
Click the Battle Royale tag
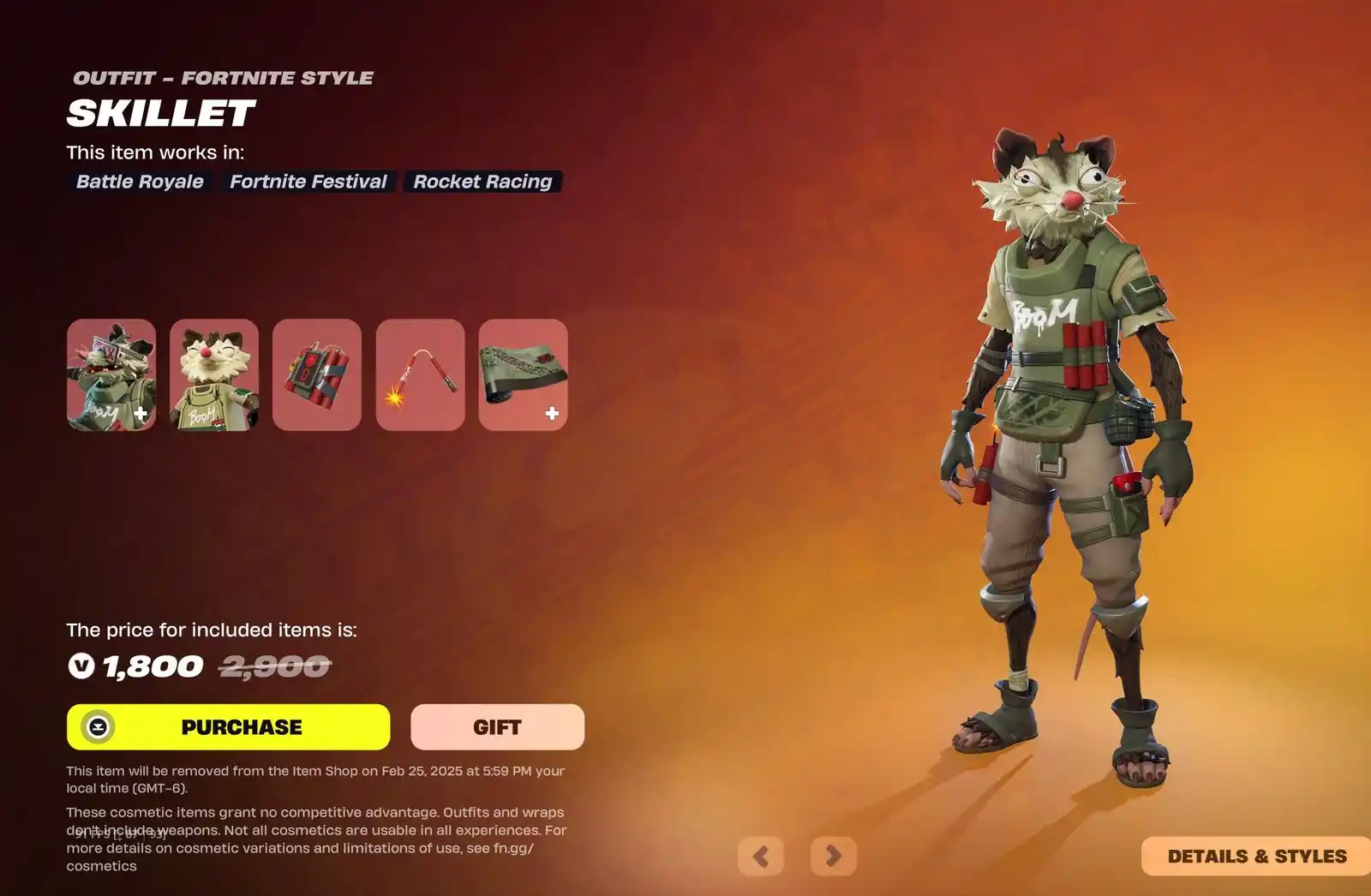(x=140, y=182)
